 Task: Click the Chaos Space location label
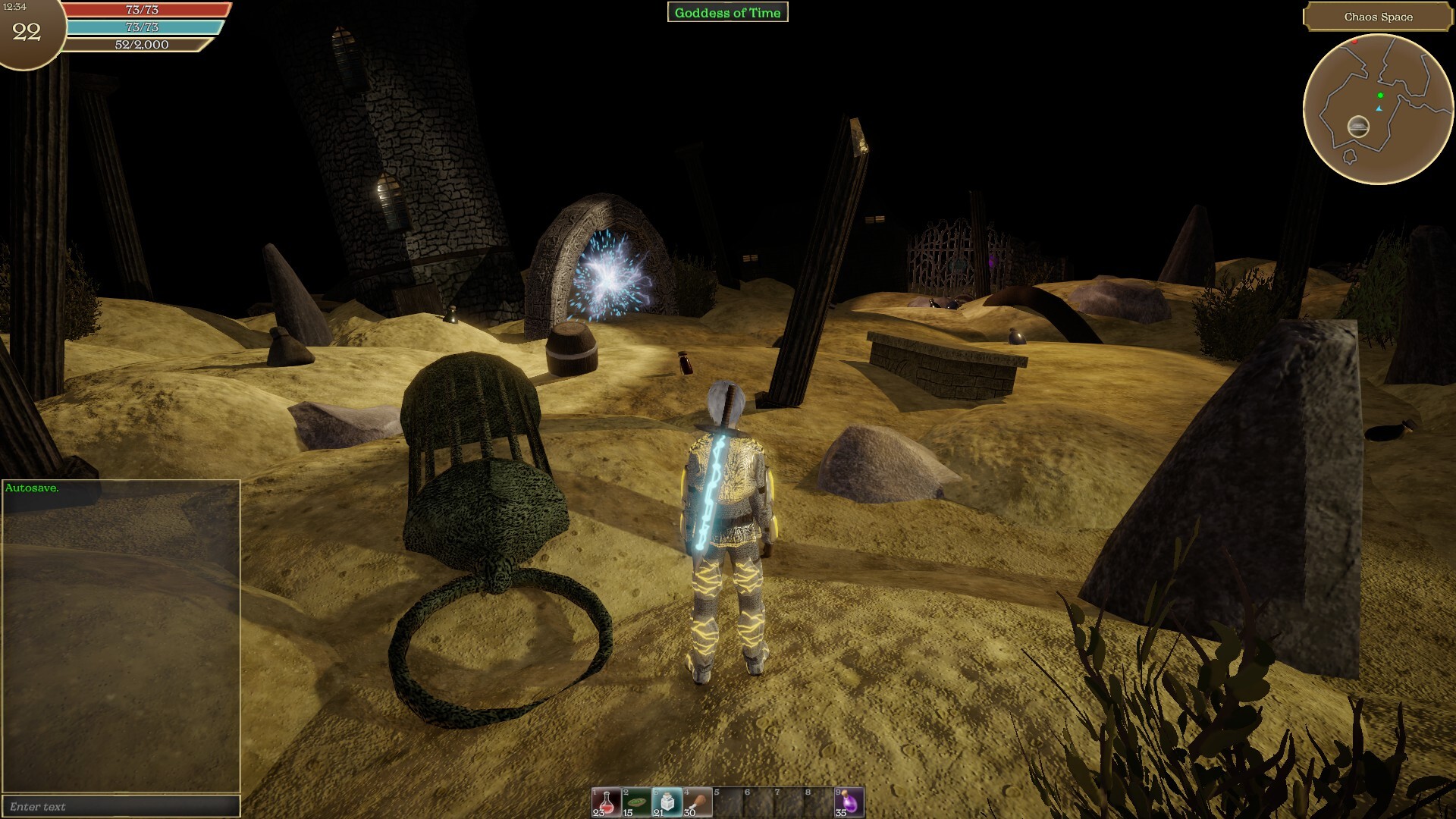(x=1378, y=17)
